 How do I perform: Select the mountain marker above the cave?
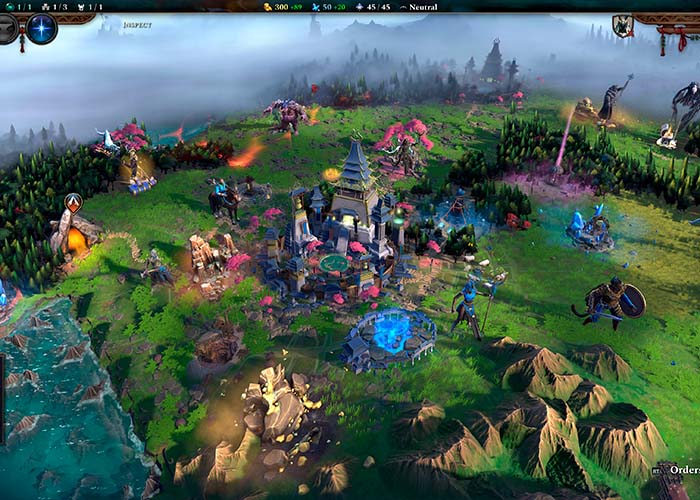[73, 203]
